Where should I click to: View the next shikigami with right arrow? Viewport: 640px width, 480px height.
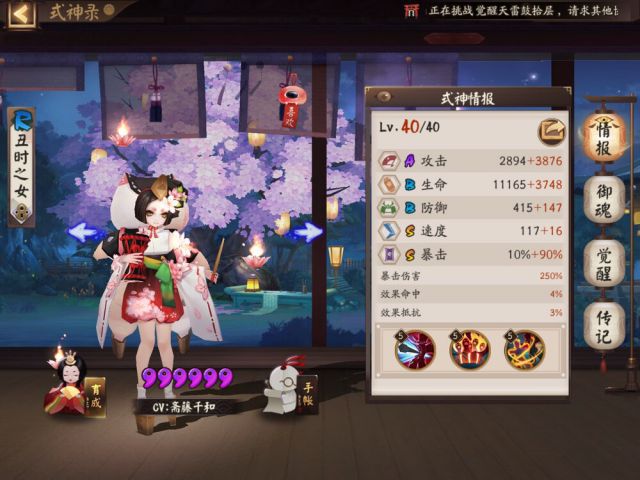click(309, 232)
